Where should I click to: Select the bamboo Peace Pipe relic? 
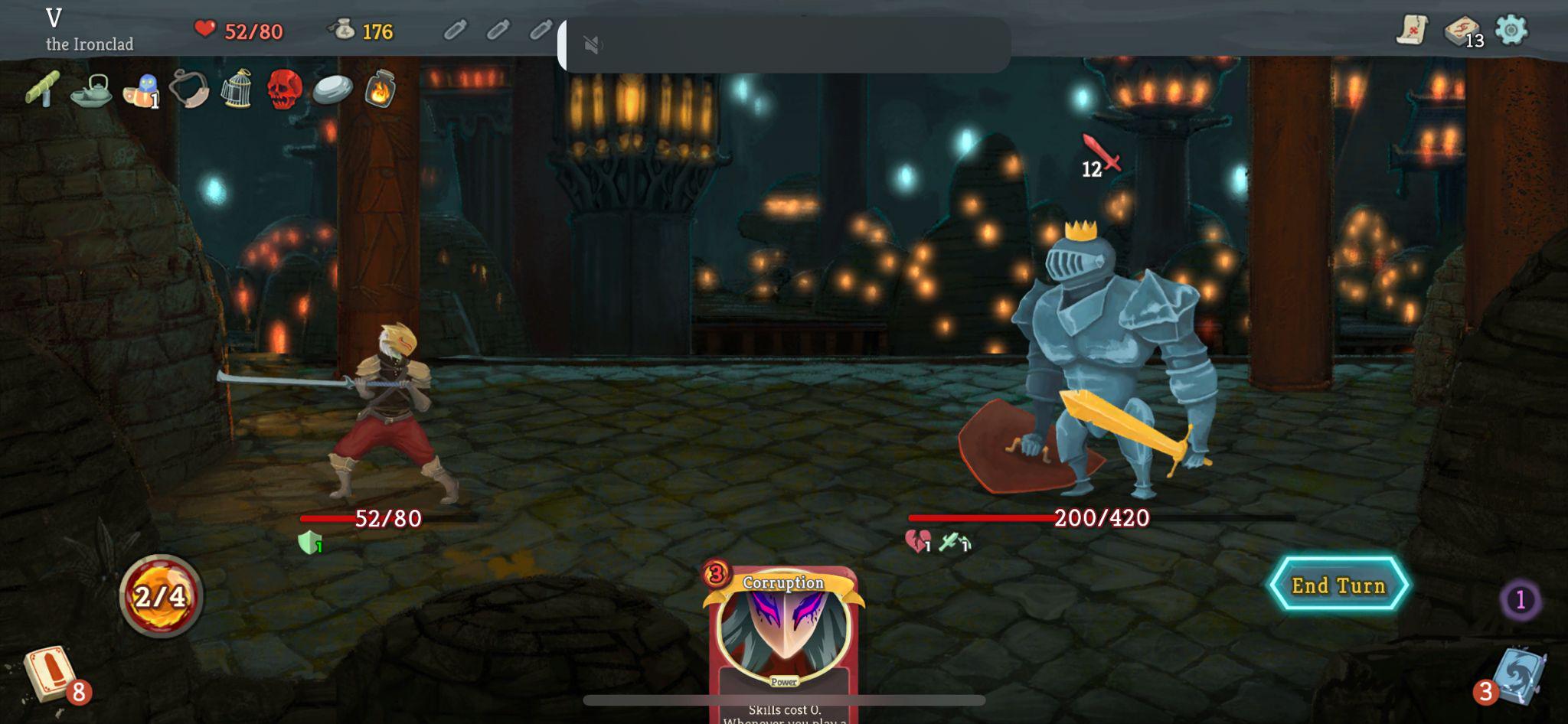coord(44,91)
